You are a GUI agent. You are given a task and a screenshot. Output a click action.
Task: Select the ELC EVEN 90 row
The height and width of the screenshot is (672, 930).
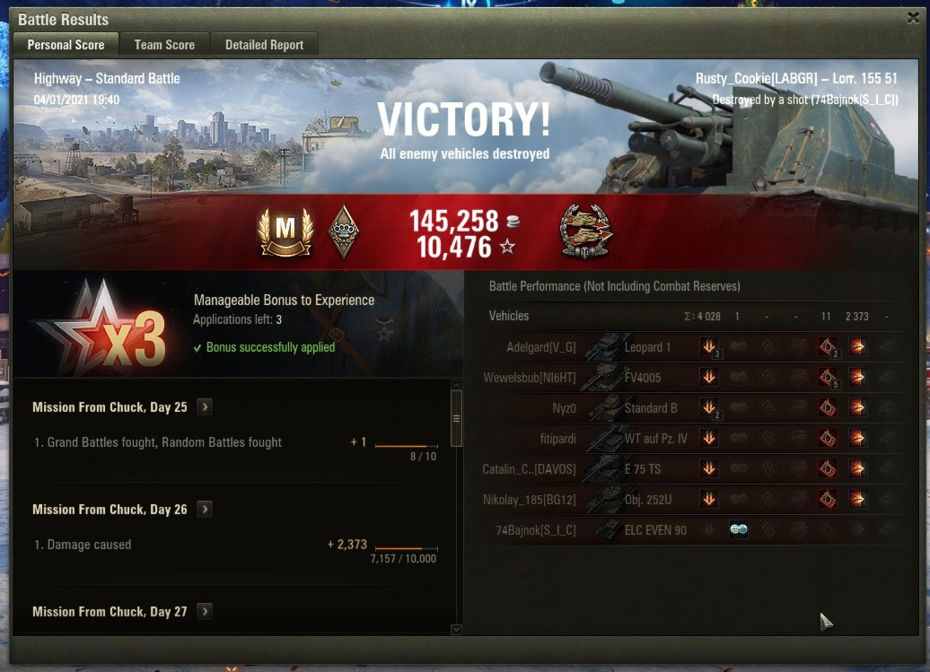click(660, 530)
